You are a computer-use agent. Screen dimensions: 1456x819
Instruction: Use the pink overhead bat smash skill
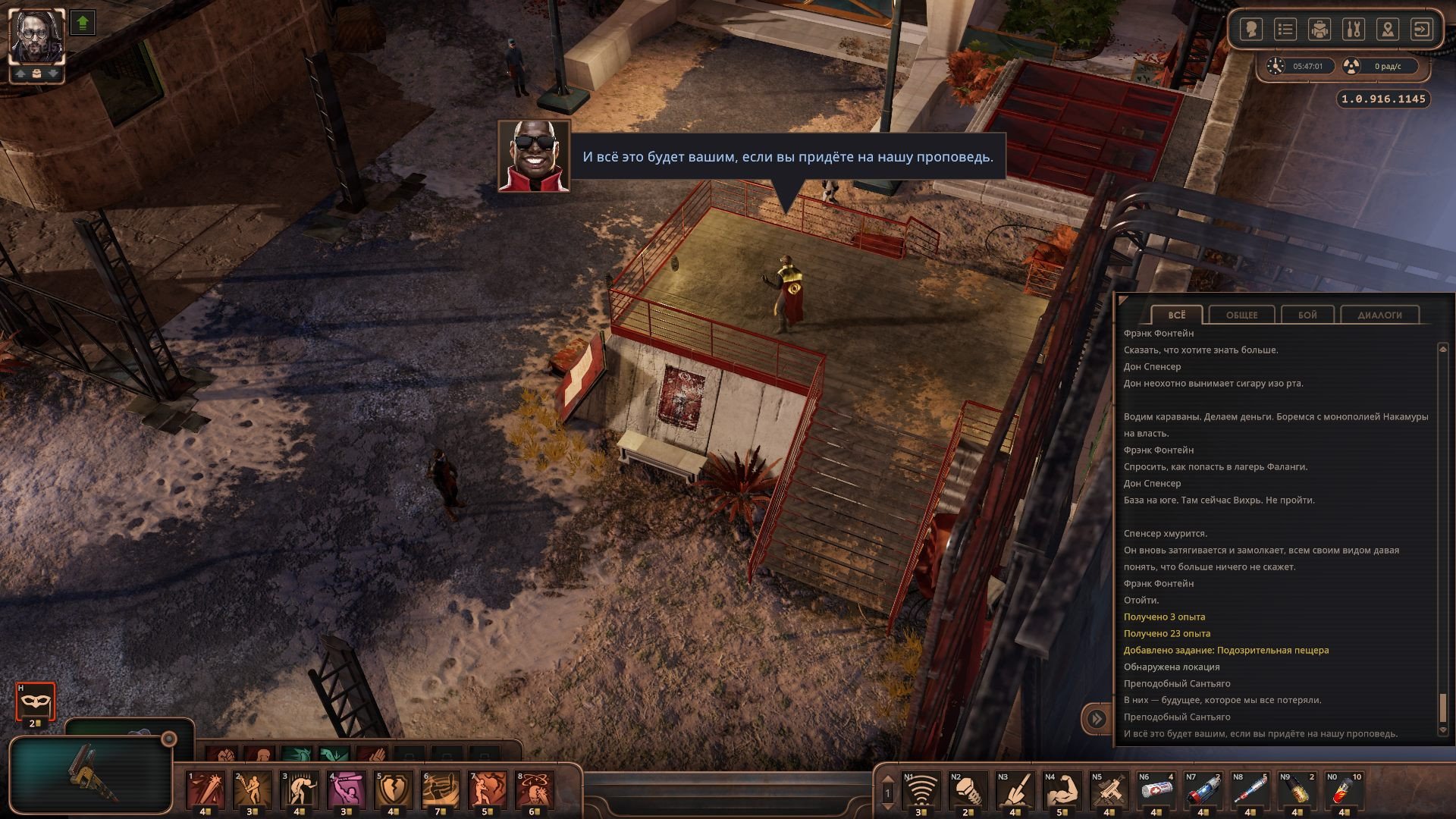click(347, 790)
